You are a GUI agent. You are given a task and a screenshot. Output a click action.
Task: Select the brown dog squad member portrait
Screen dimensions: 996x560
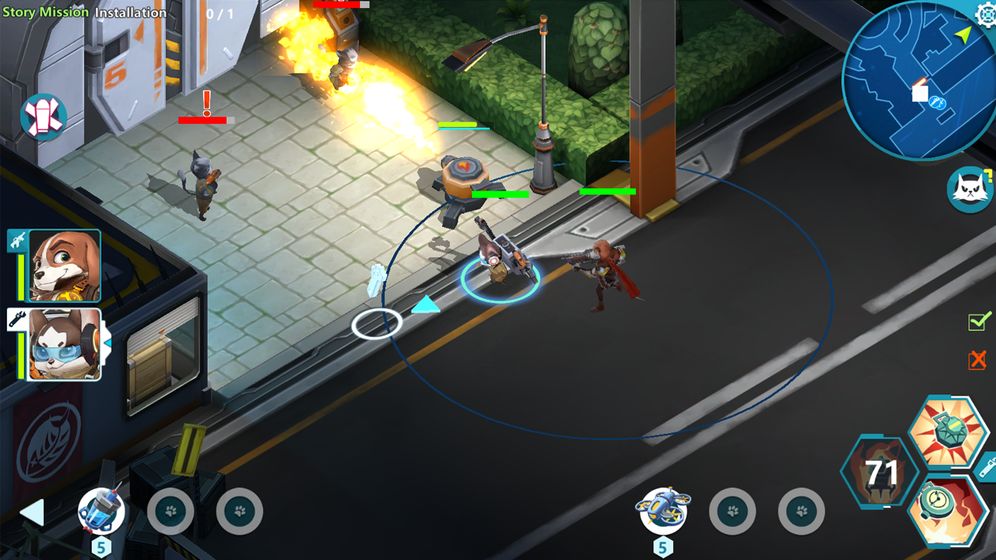pyautogui.click(x=64, y=266)
